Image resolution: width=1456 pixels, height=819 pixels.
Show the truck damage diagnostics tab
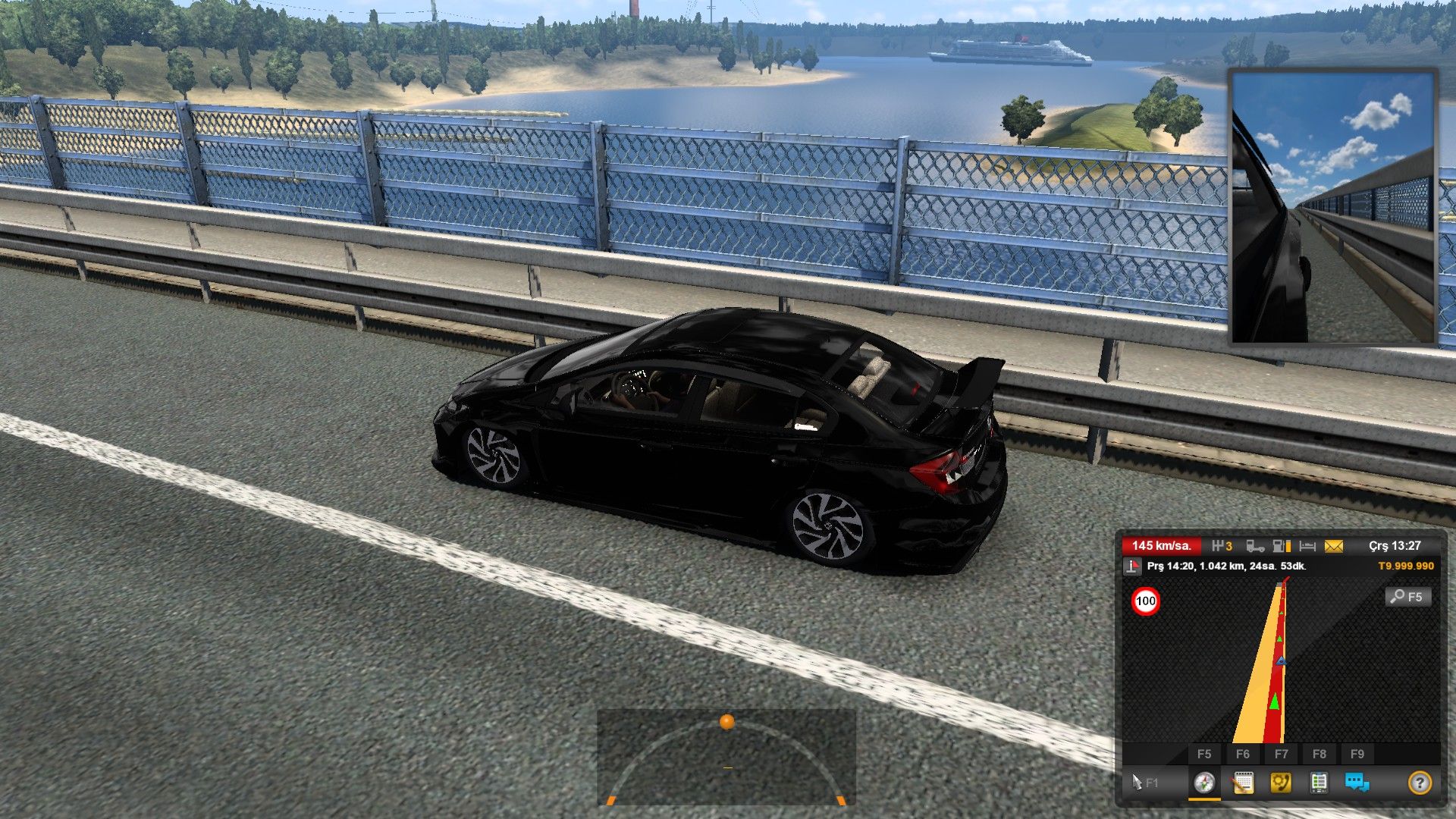[x=1319, y=782]
